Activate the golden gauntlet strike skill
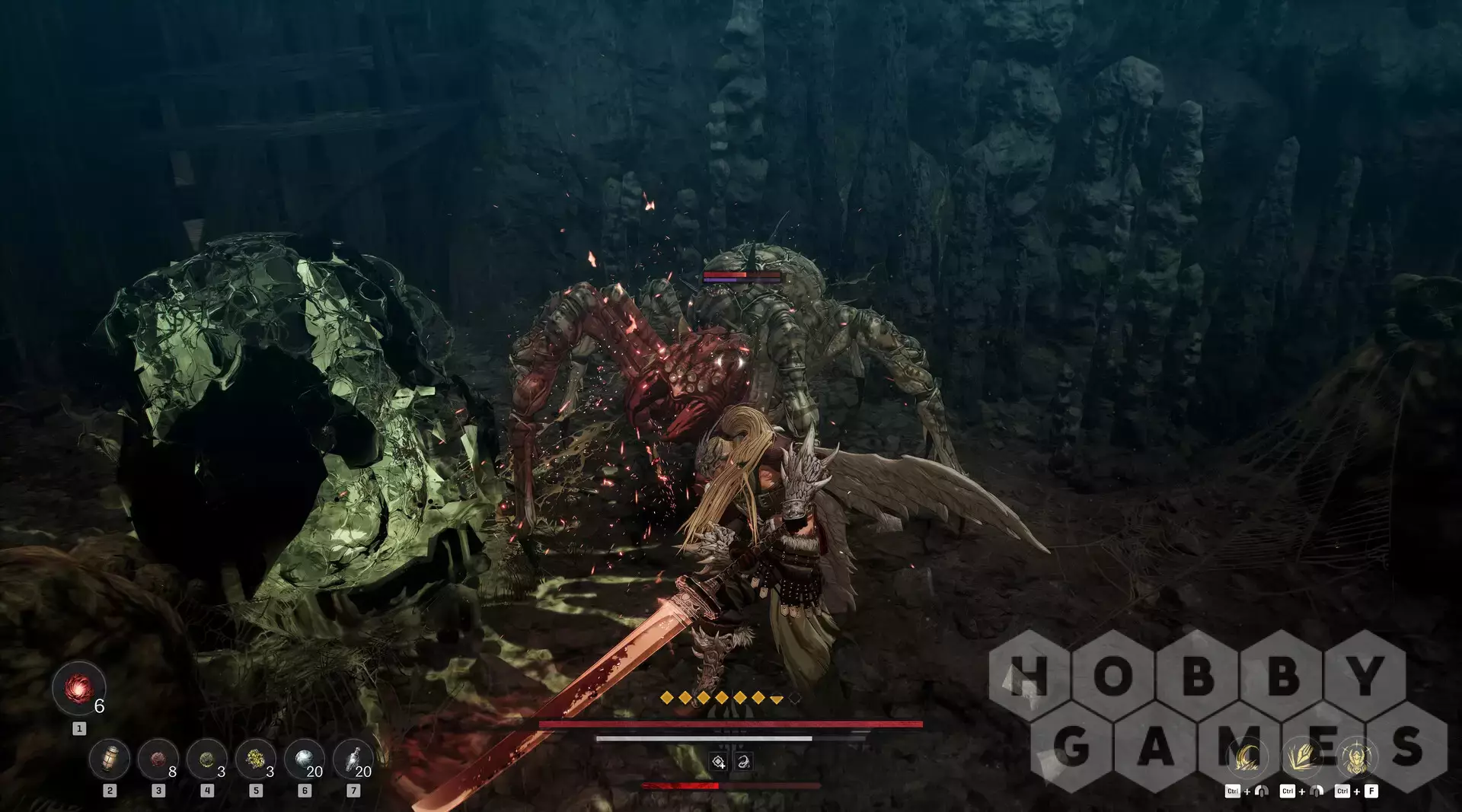This screenshot has width=1462, height=812. coord(1301,758)
